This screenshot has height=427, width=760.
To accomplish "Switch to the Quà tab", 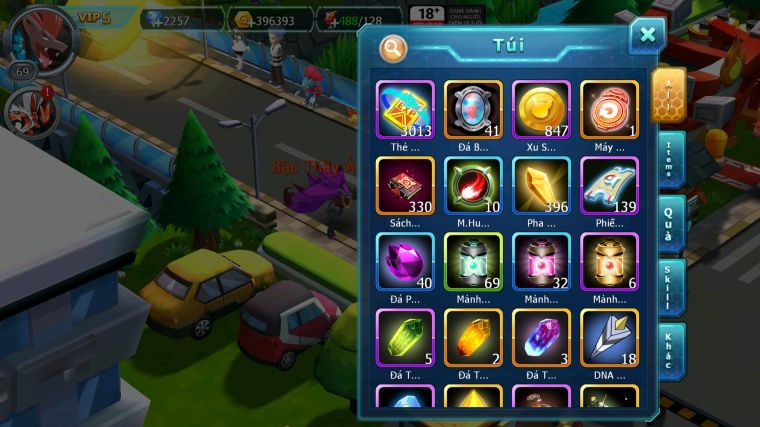I will click(671, 222).
